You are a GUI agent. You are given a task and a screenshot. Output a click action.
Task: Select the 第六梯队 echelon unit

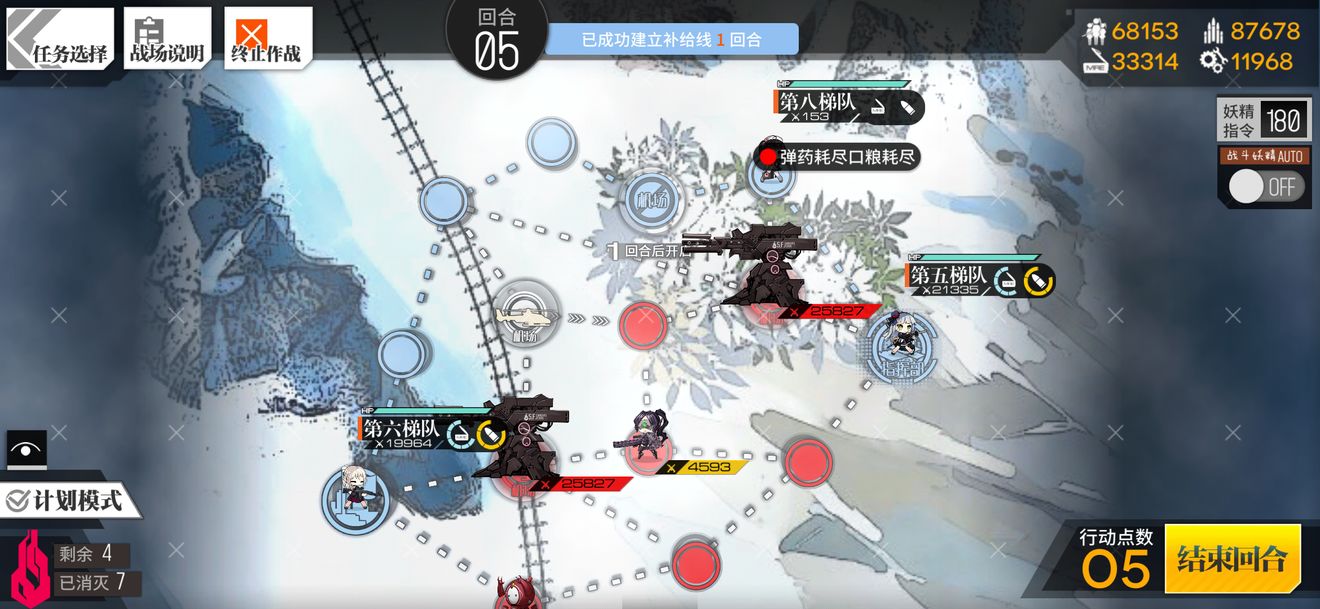[353, 495]
